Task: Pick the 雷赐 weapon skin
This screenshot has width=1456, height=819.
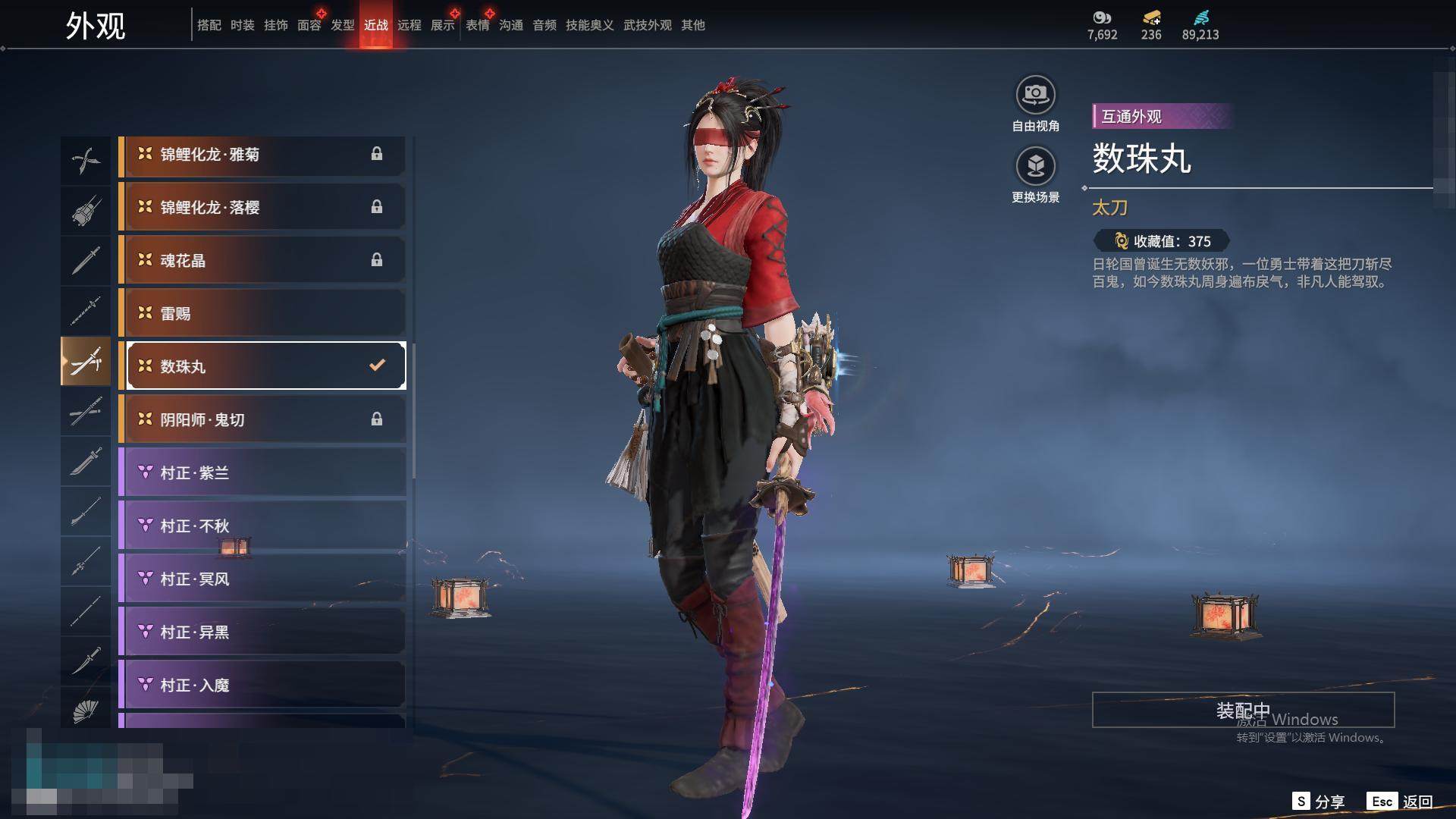Action: pos(262,314)
